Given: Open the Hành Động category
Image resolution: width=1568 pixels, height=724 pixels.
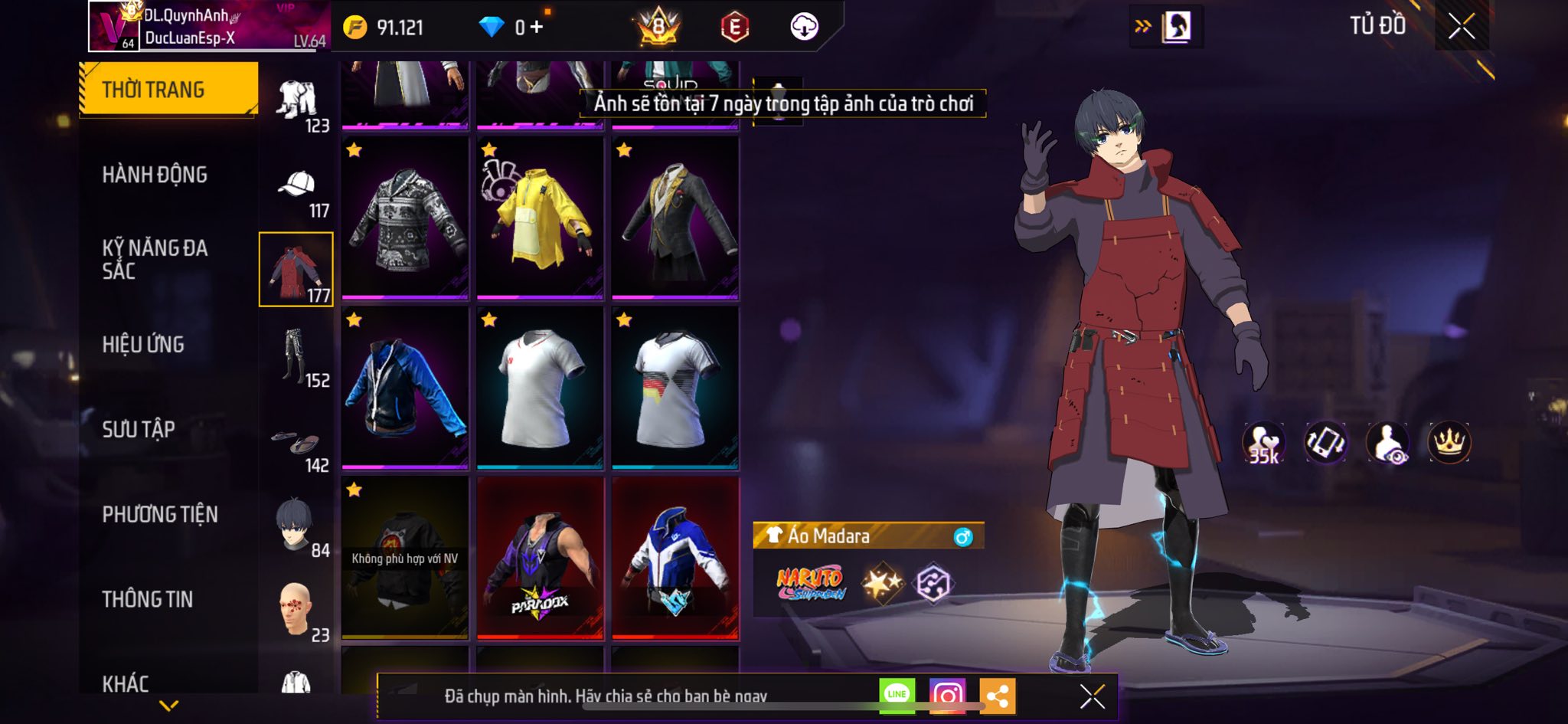Looking at the screenshot, I should (155, 175).
